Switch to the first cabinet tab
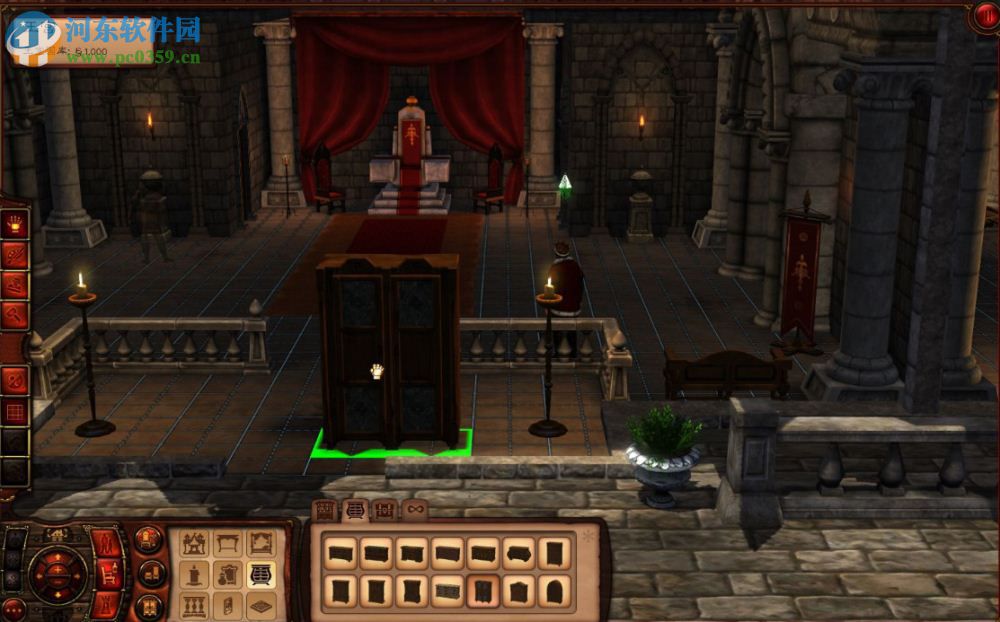 (326, 510)
